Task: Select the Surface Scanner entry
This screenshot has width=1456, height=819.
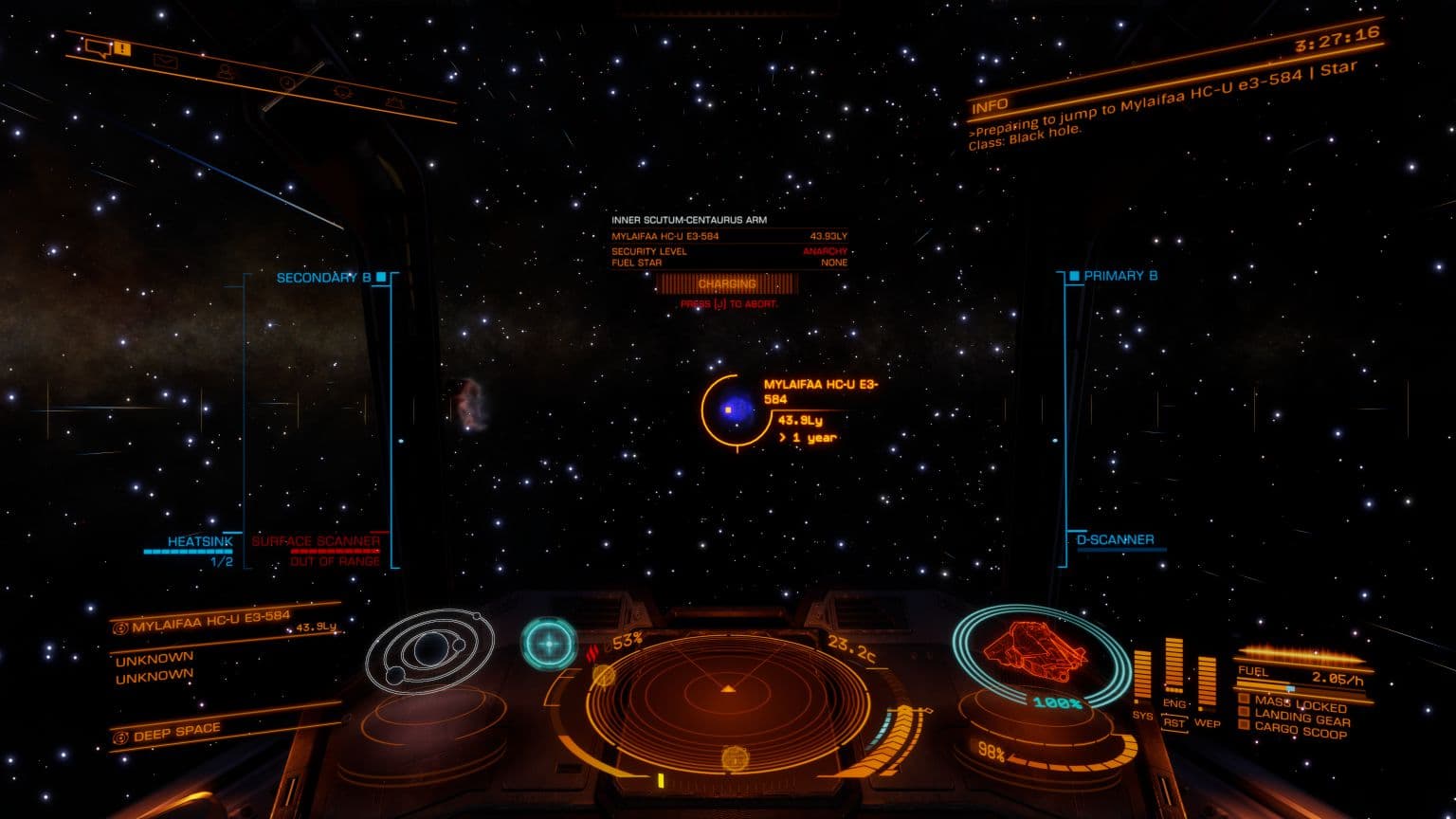Action: pos(316,542)
